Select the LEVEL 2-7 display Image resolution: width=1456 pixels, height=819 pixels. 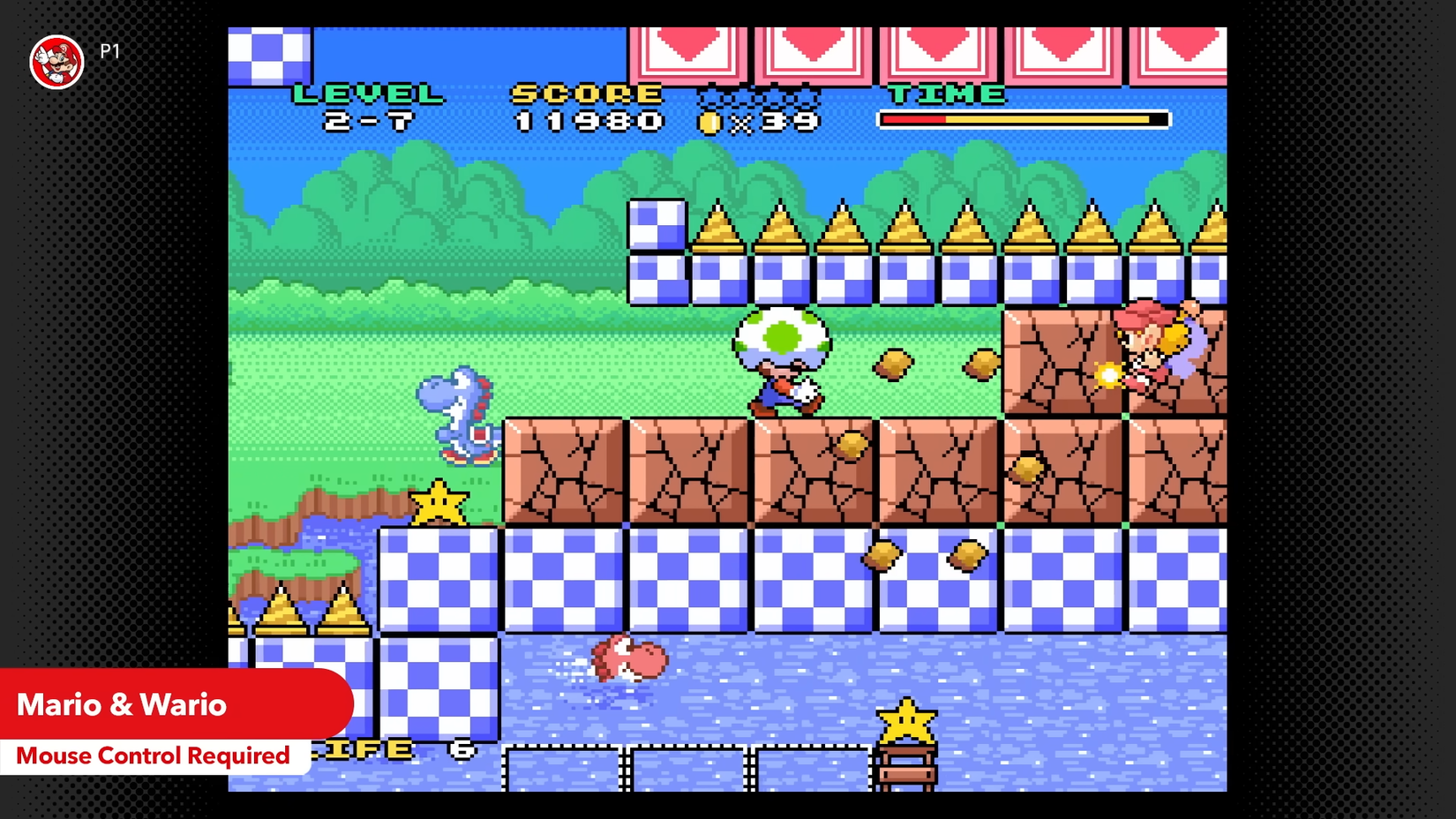[x=371, y=106]
